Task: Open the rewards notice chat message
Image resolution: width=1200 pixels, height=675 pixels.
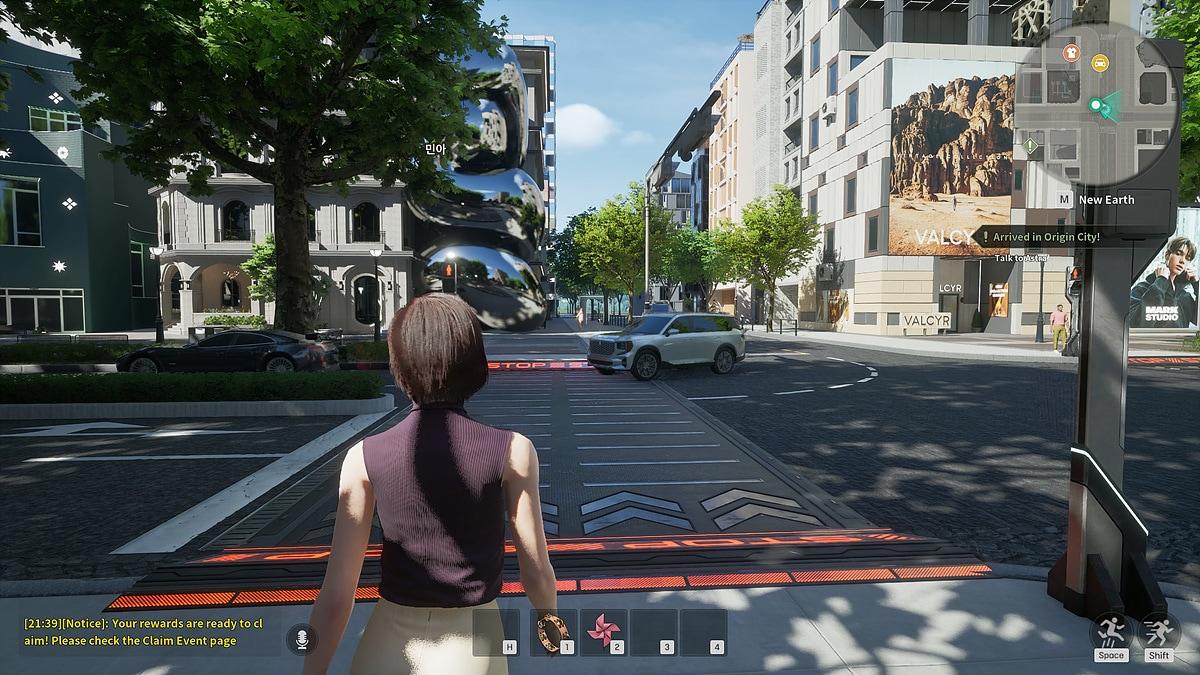Action: [142, 632]
